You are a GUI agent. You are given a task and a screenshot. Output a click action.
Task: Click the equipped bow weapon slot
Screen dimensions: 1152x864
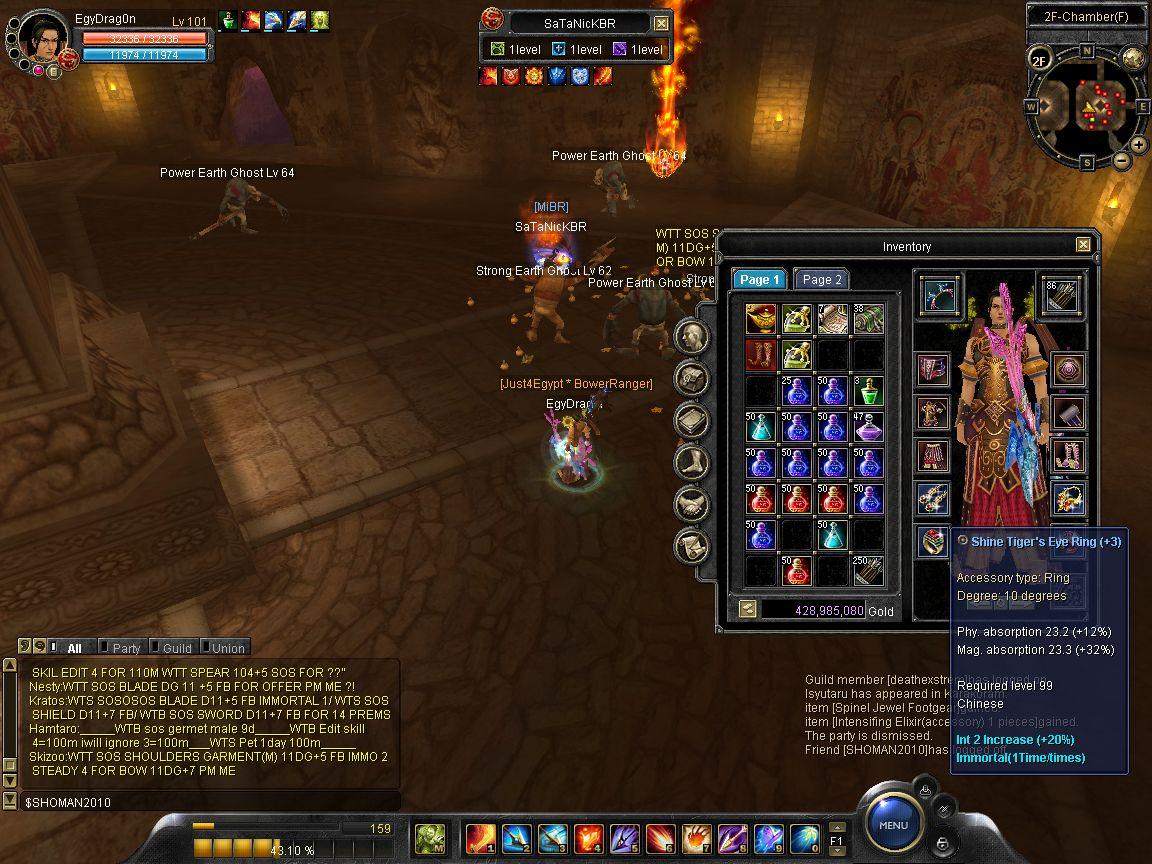coord(939,295)
